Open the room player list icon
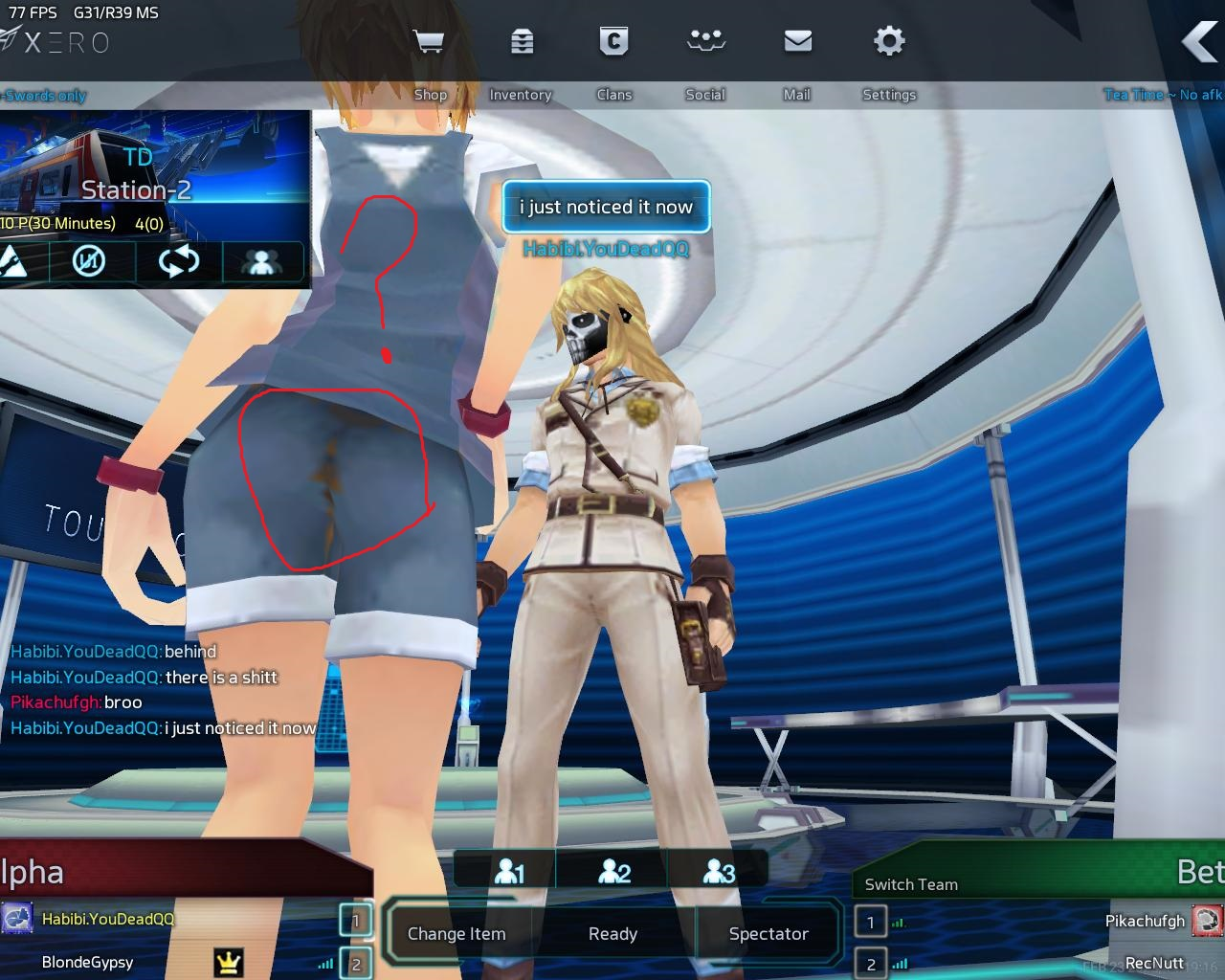 click(x=260, y=261)
